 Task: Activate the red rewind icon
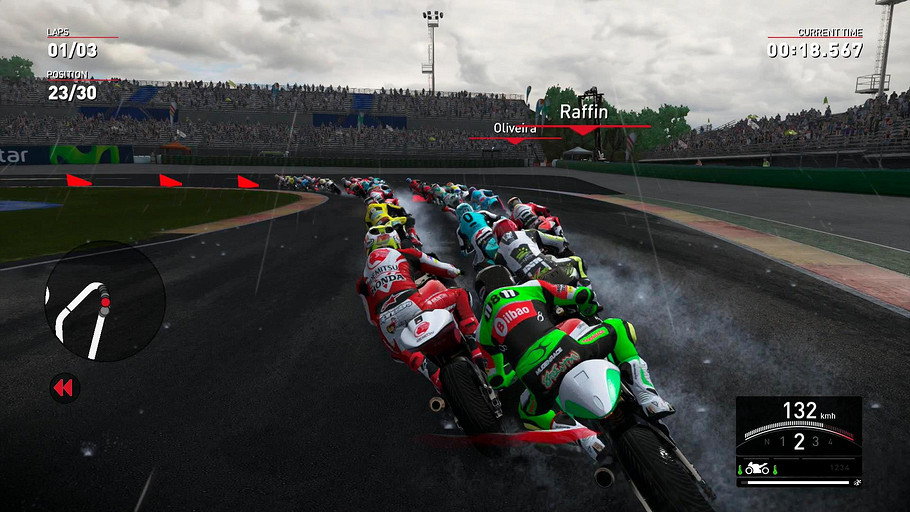click(64, 388)
